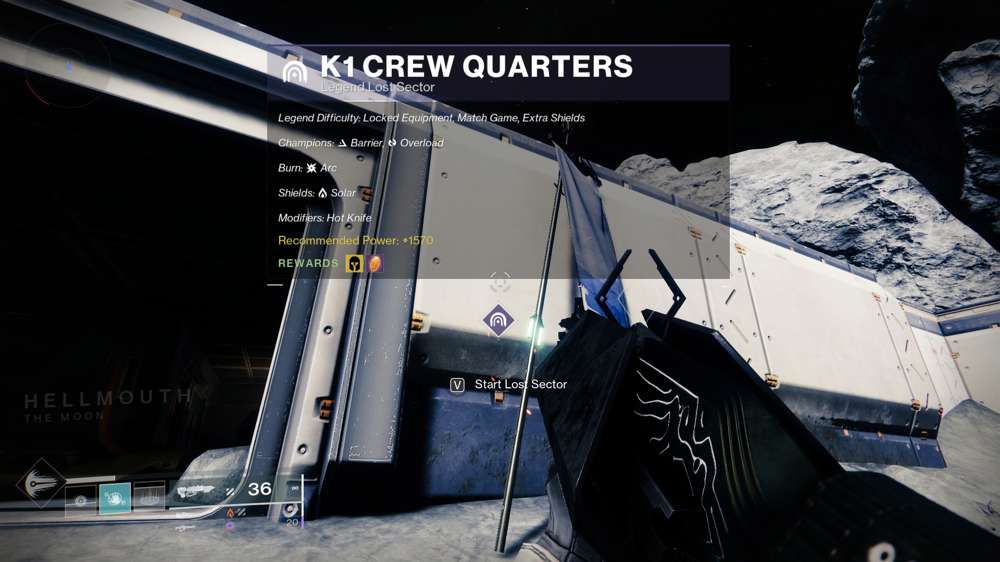Click the K1 Crew Quarters title emblem
The width and height of the screenshot is (1000, 562).
click(295, 72)
